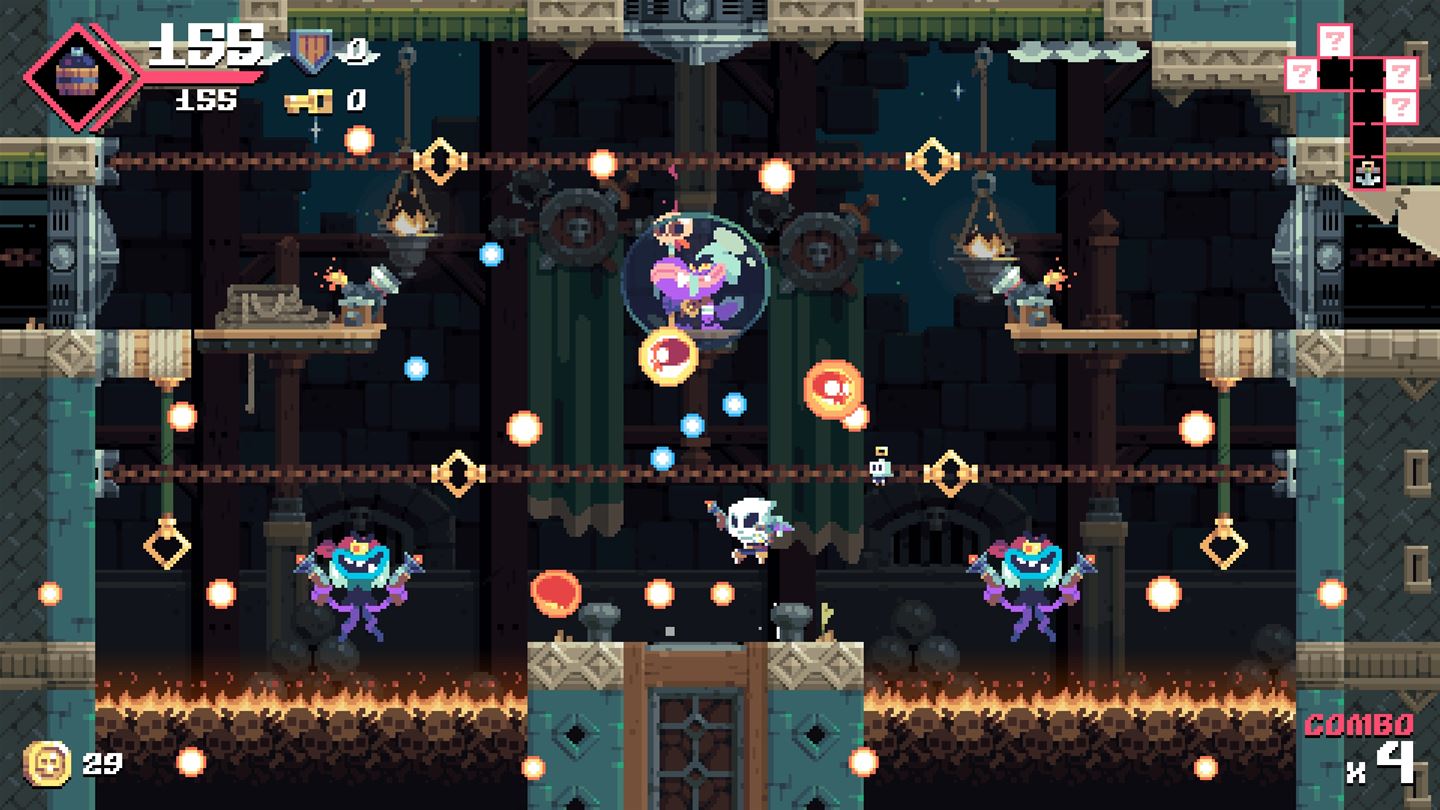The width and height of the screenshot is (1440, 810).
Task: Select the lower-right question-mark minimap tile
Action: [1401, 107]
